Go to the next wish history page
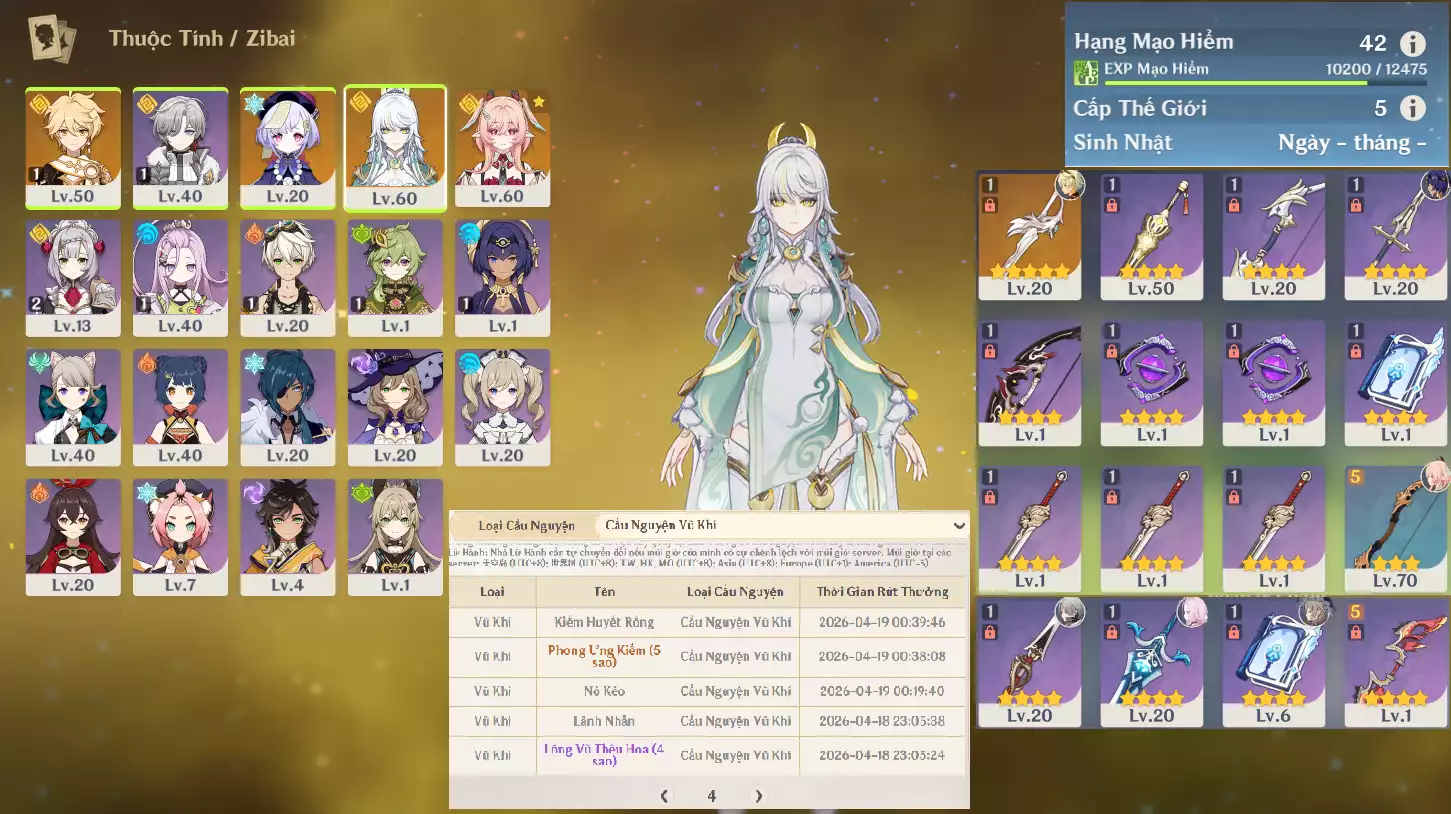This screenshot has width=1451, height=814. point(759,796)
